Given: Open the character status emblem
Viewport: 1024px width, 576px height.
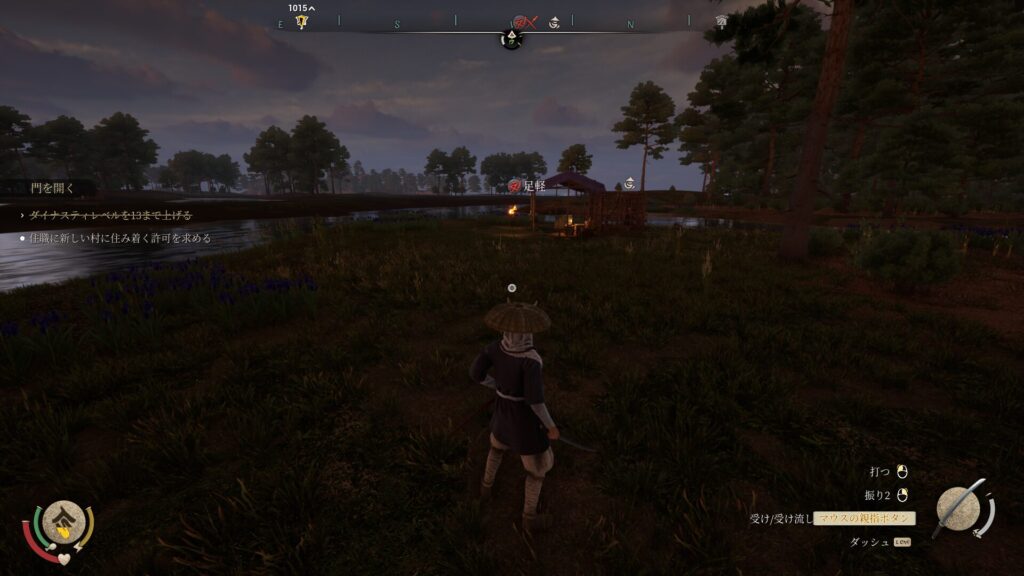Looking at the screenshot, I should click(62, 522).
